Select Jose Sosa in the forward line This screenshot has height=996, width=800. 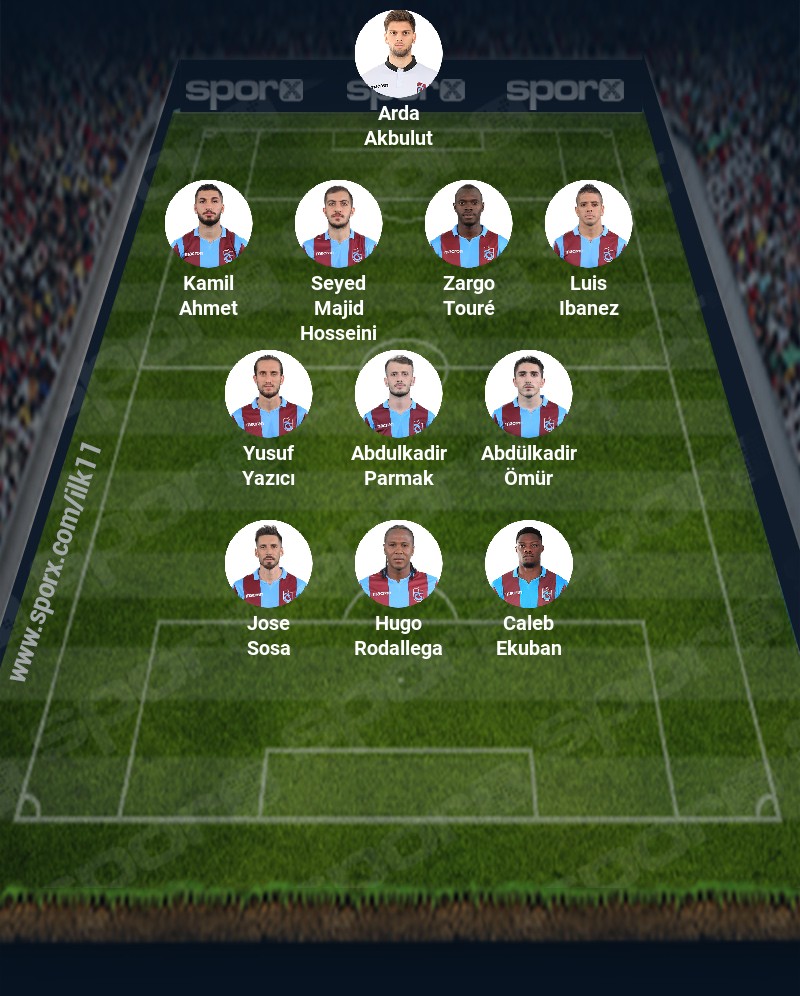(x=268, y=564)
